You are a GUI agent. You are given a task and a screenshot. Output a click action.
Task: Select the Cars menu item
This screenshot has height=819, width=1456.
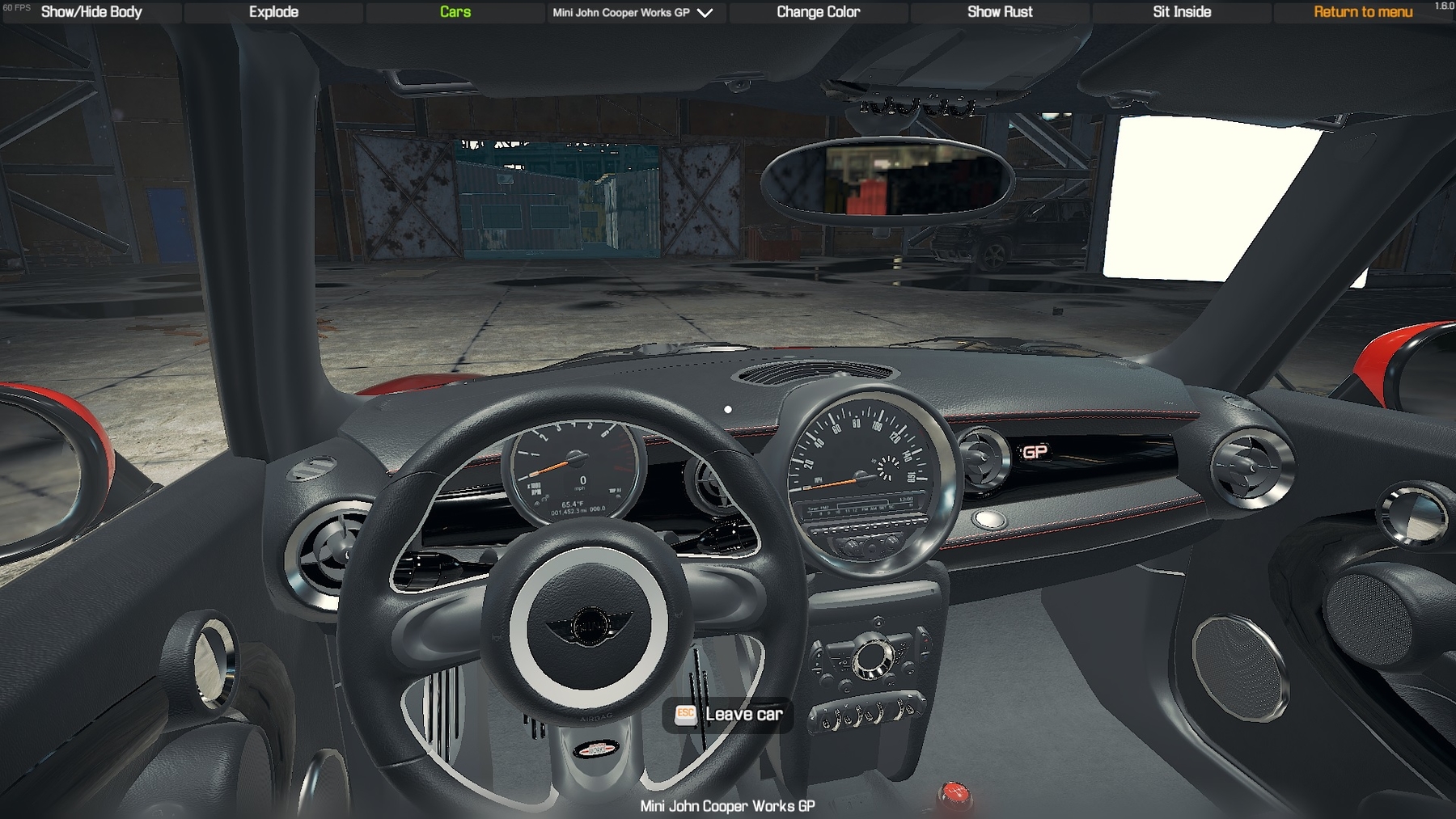(x=455, y=12)
